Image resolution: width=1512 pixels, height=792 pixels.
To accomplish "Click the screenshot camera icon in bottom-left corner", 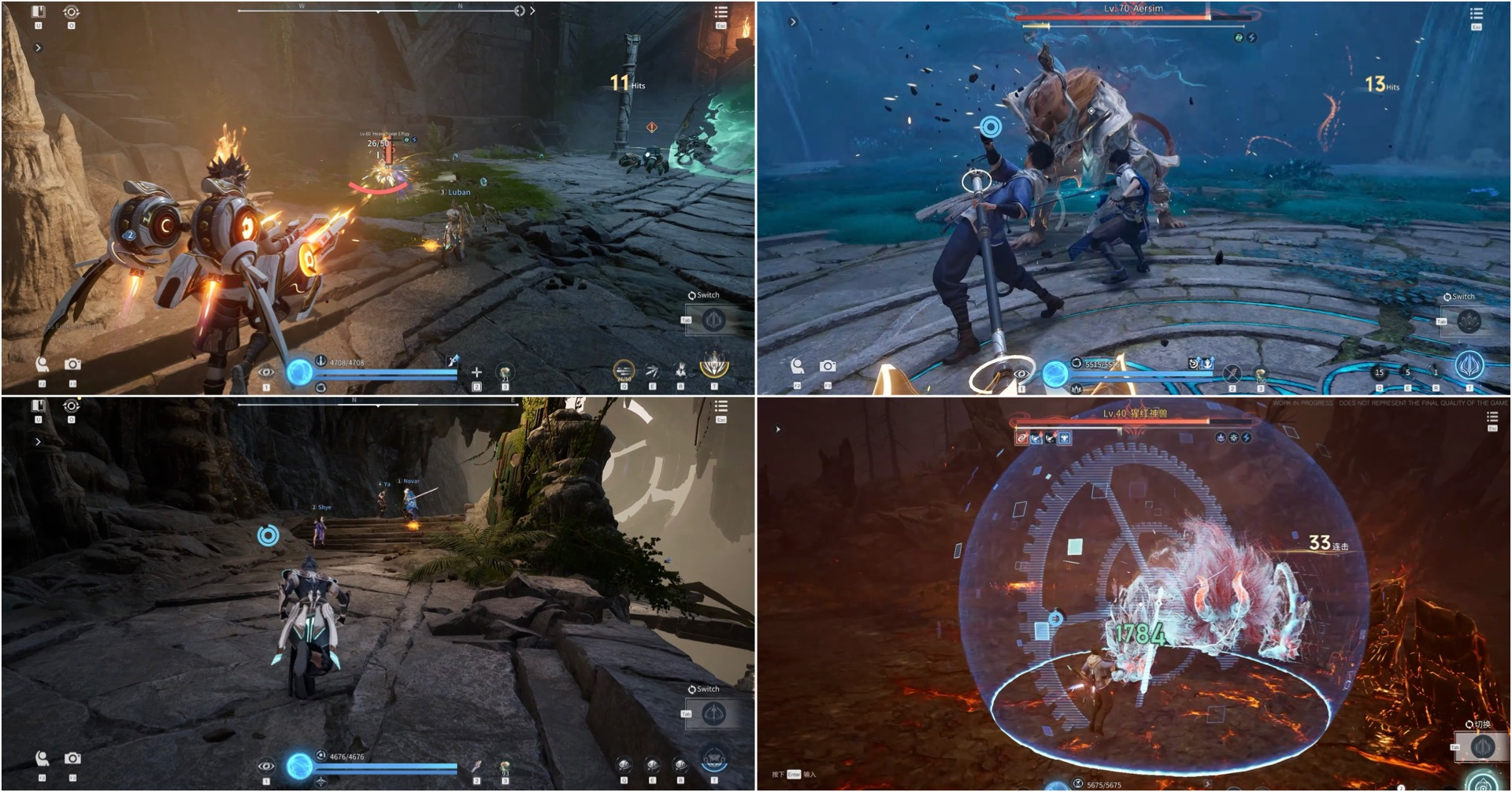I will [73, 759].
